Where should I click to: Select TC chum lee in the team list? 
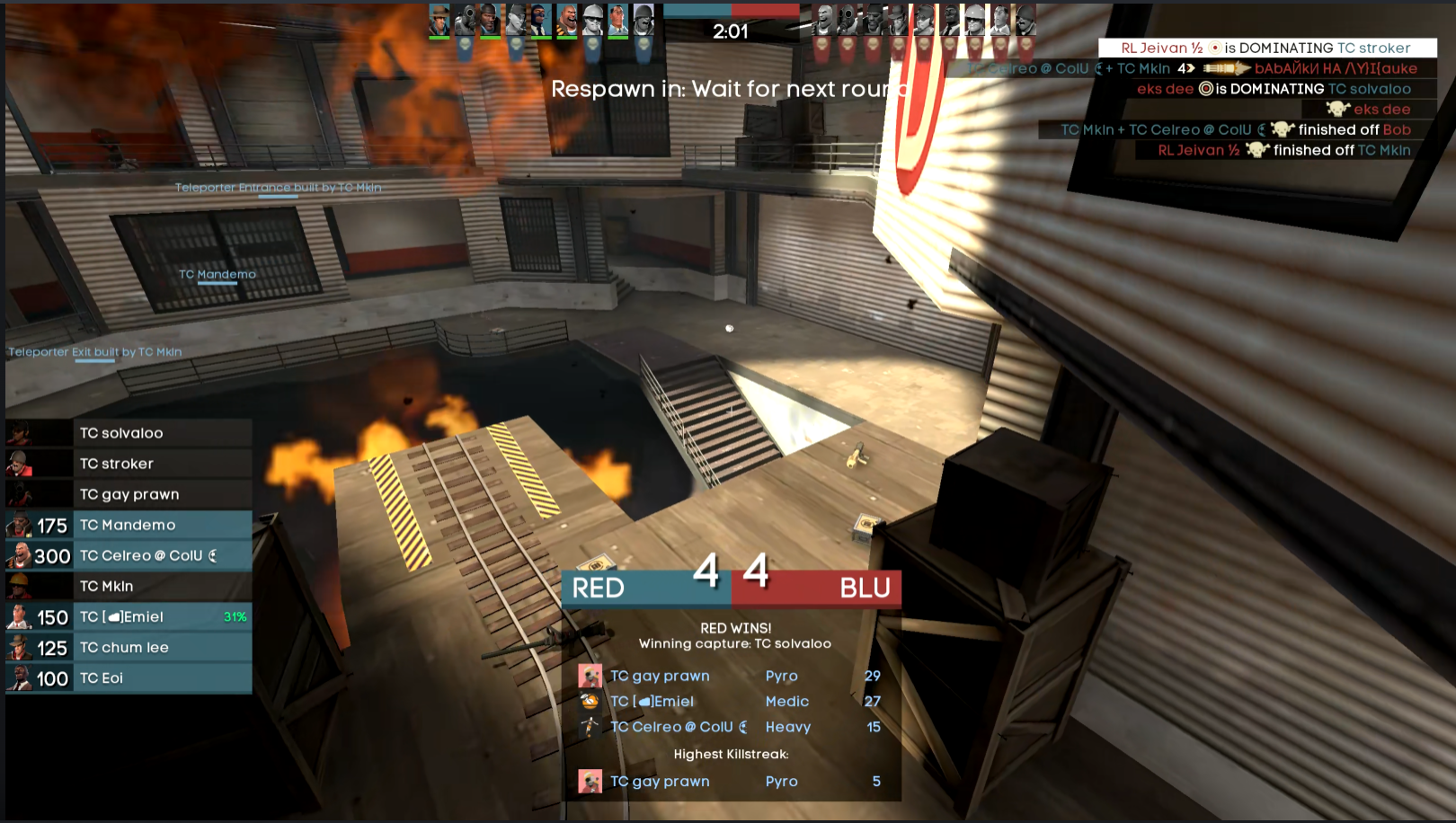(x=129, y=647)
